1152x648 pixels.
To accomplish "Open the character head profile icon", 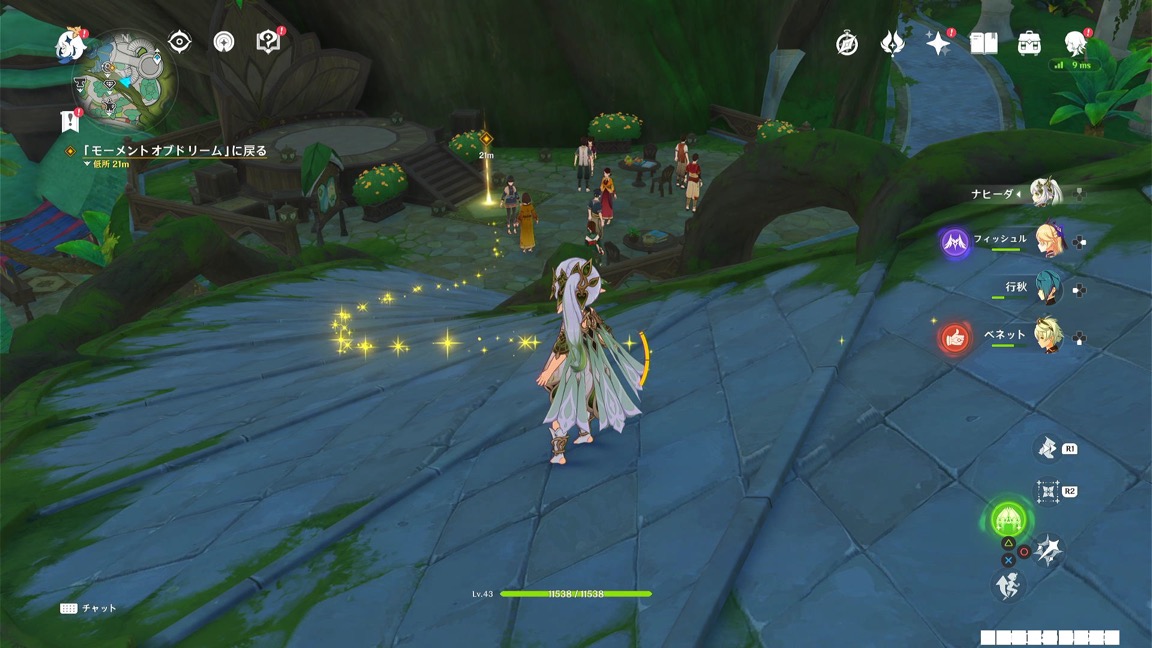I will coord(1076,43).
